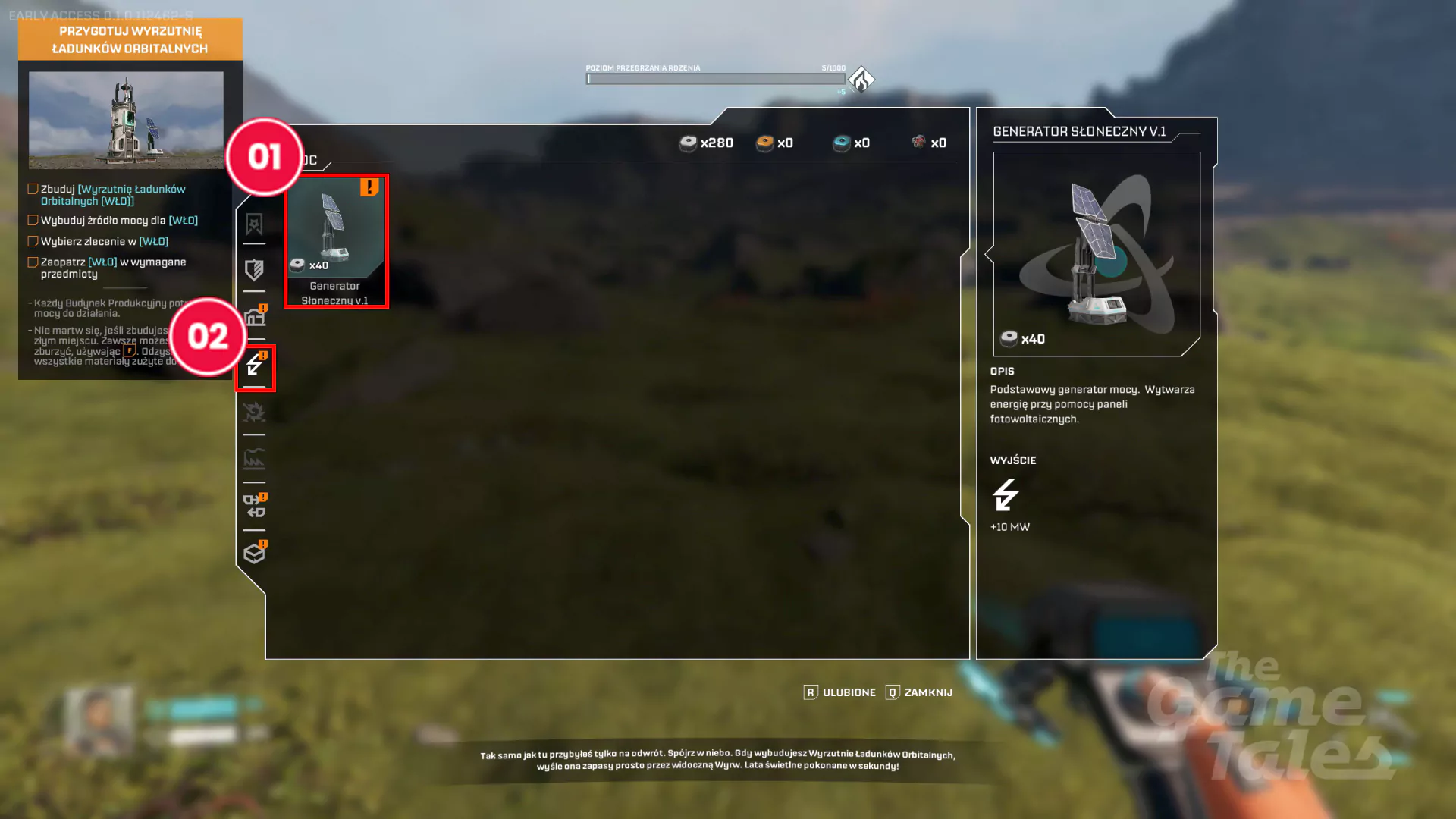Click the solar generator preview image
The width and height of the screenshot is (1456, 819).
tap(1096, 253)
